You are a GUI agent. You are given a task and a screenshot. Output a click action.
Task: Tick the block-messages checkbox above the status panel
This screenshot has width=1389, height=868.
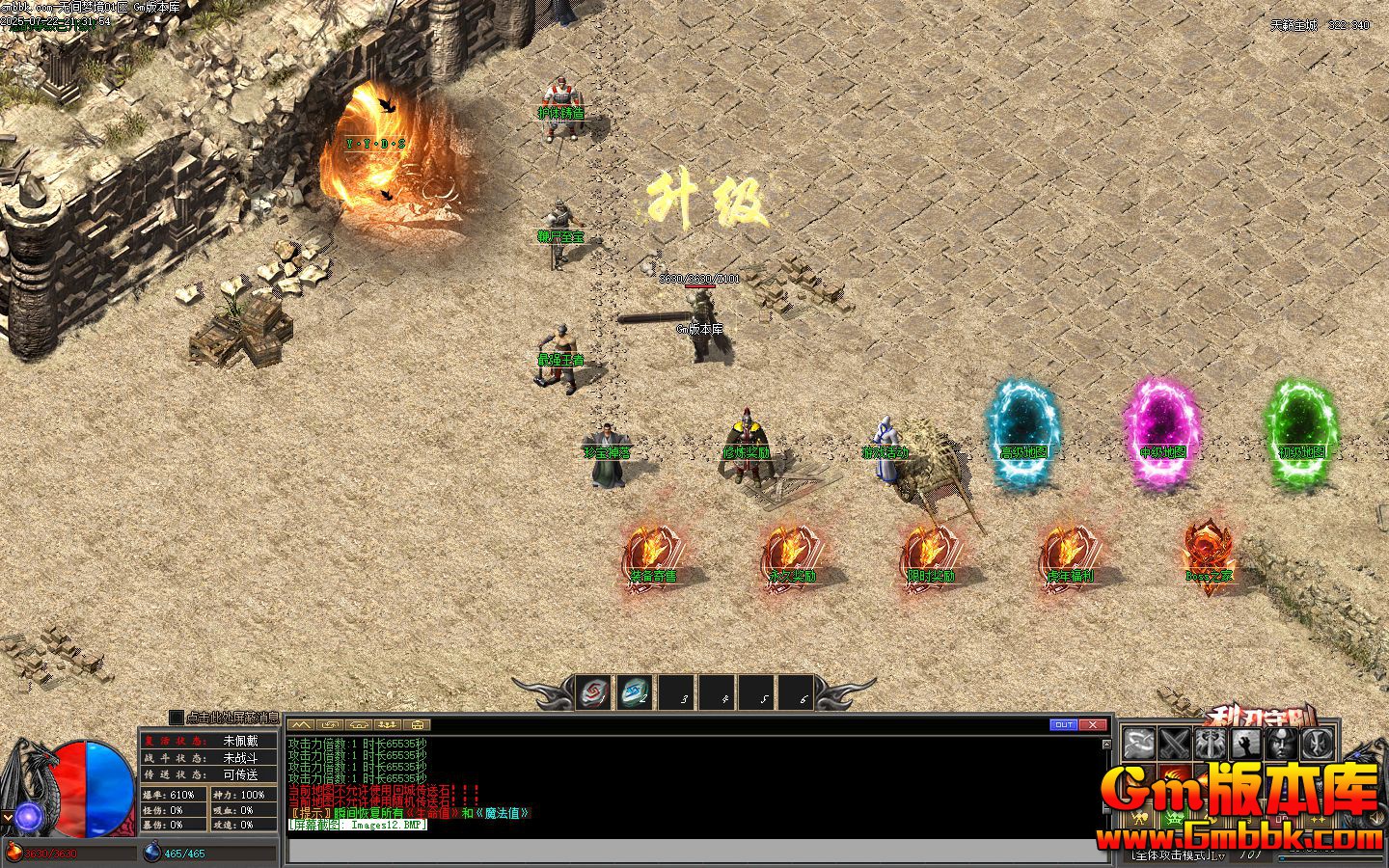(x=176, y=718)
